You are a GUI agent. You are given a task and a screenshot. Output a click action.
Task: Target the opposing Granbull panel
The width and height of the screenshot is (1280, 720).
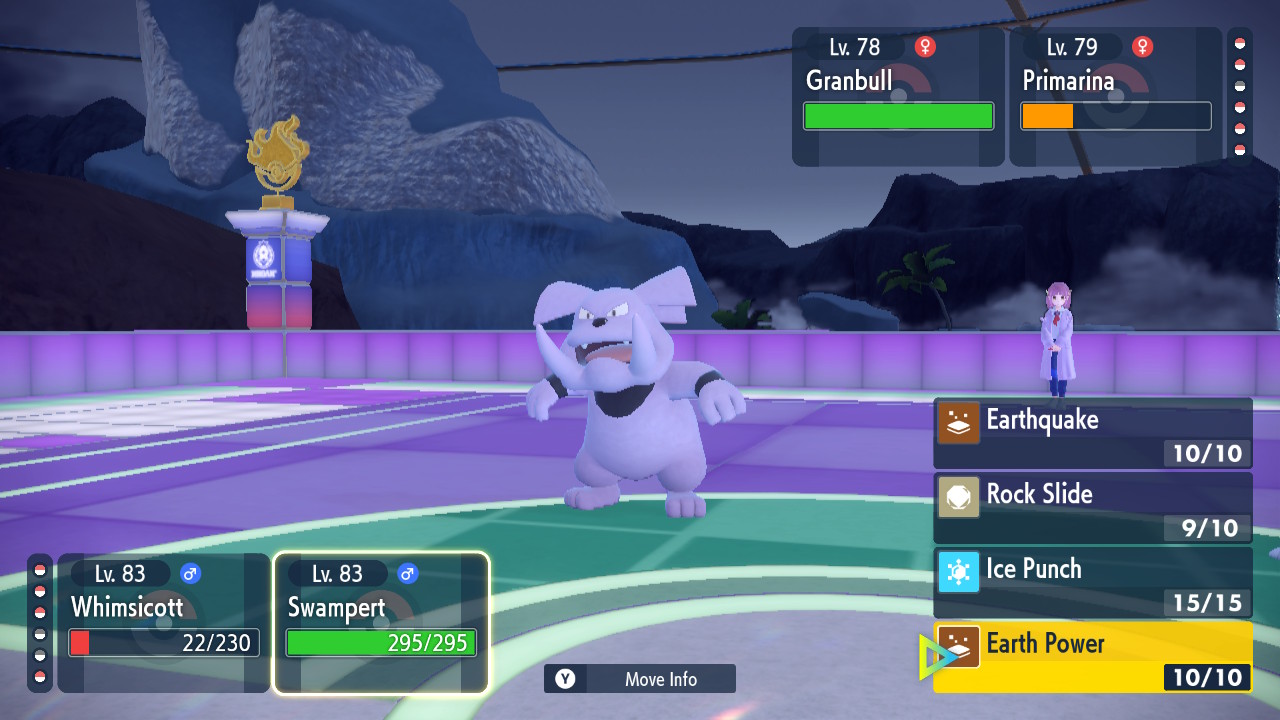pyautogui.click(x=898, y=97)
